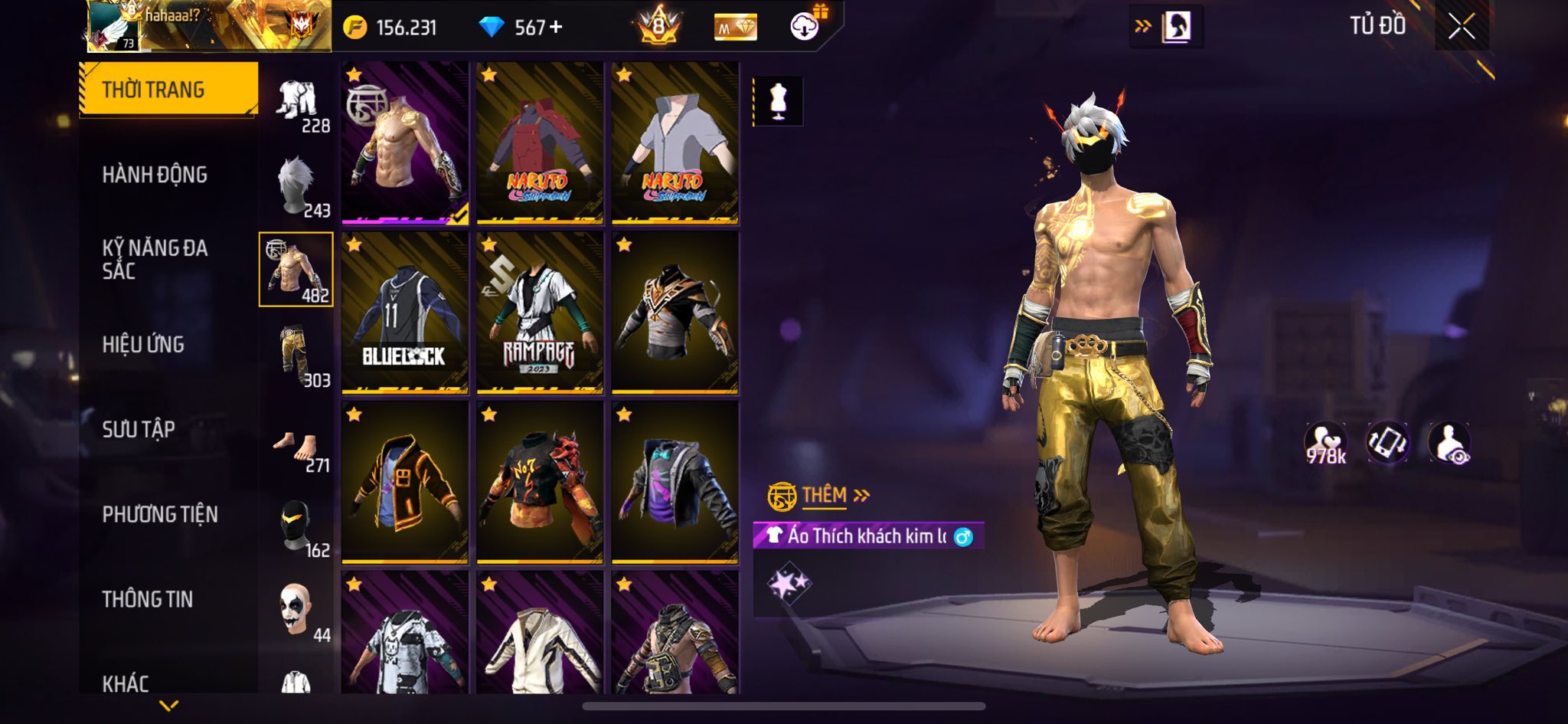Select the pants category showing 303
Viewport: 1568px width, 724px height.
coord(297,356)
